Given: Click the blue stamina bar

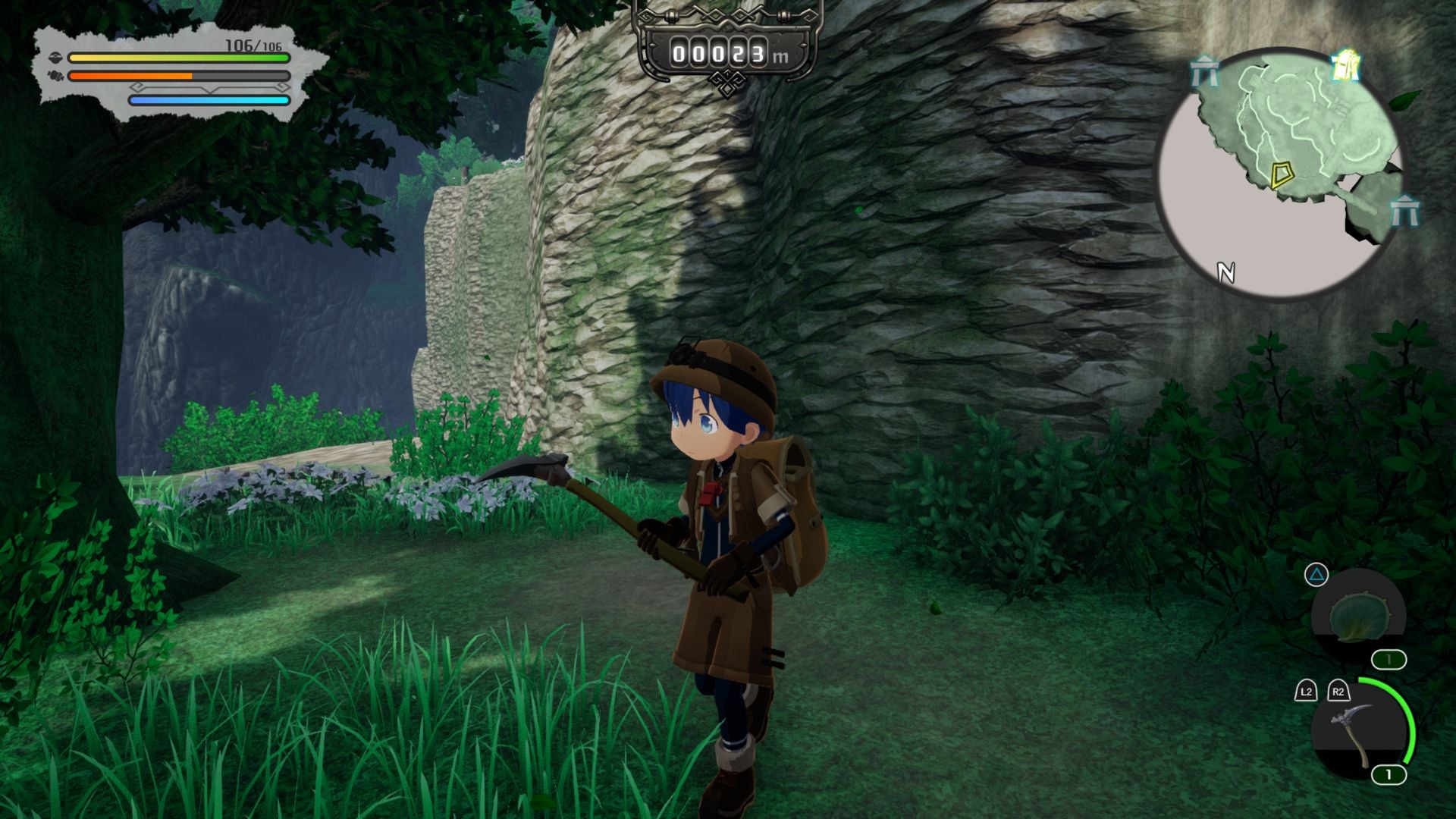Looking at the screenshot, I should coord(209,99).
